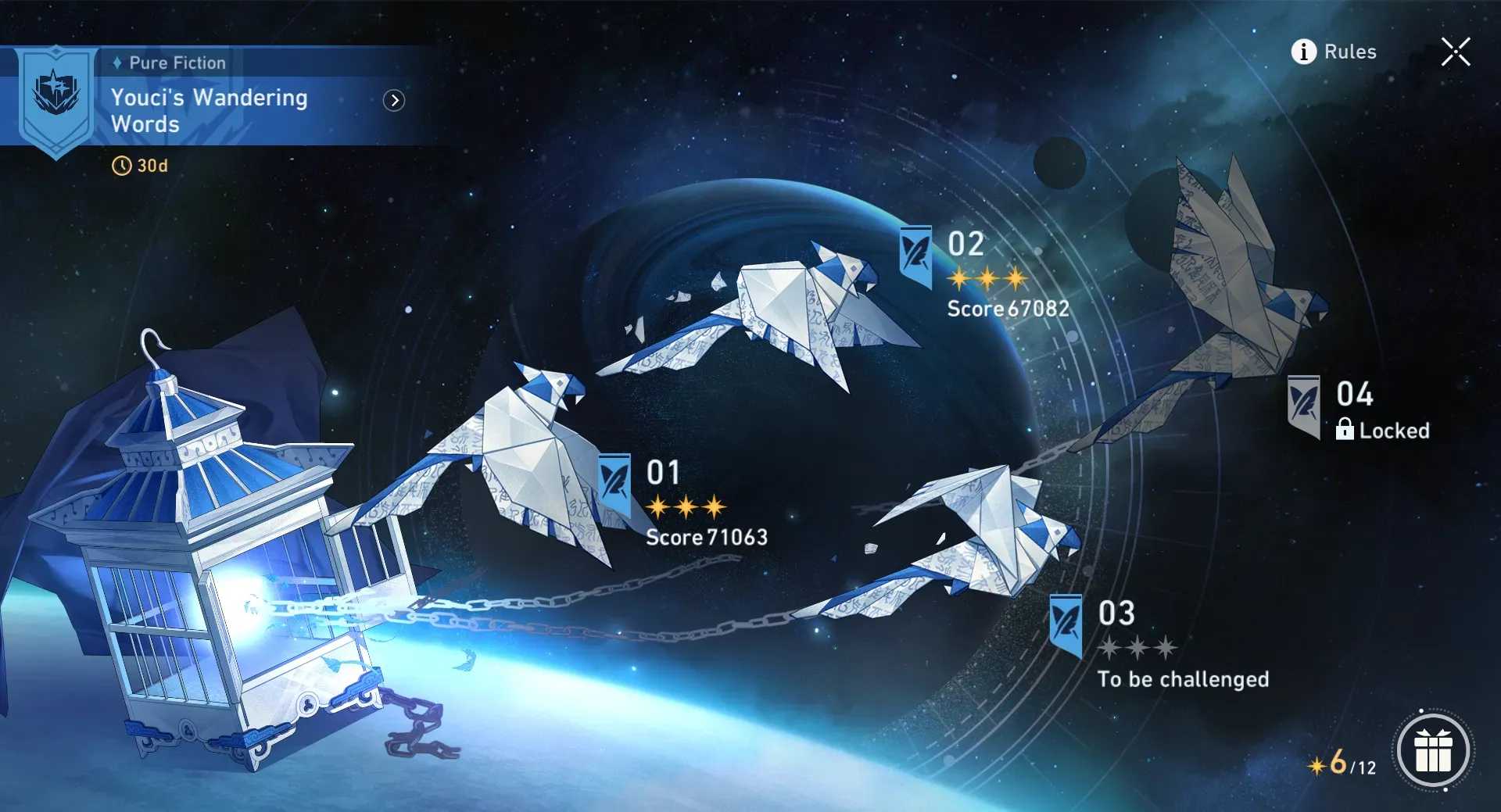1501x812 pixels.
Task: Click the lock icon on stage 04
Action: [1345, 430]
